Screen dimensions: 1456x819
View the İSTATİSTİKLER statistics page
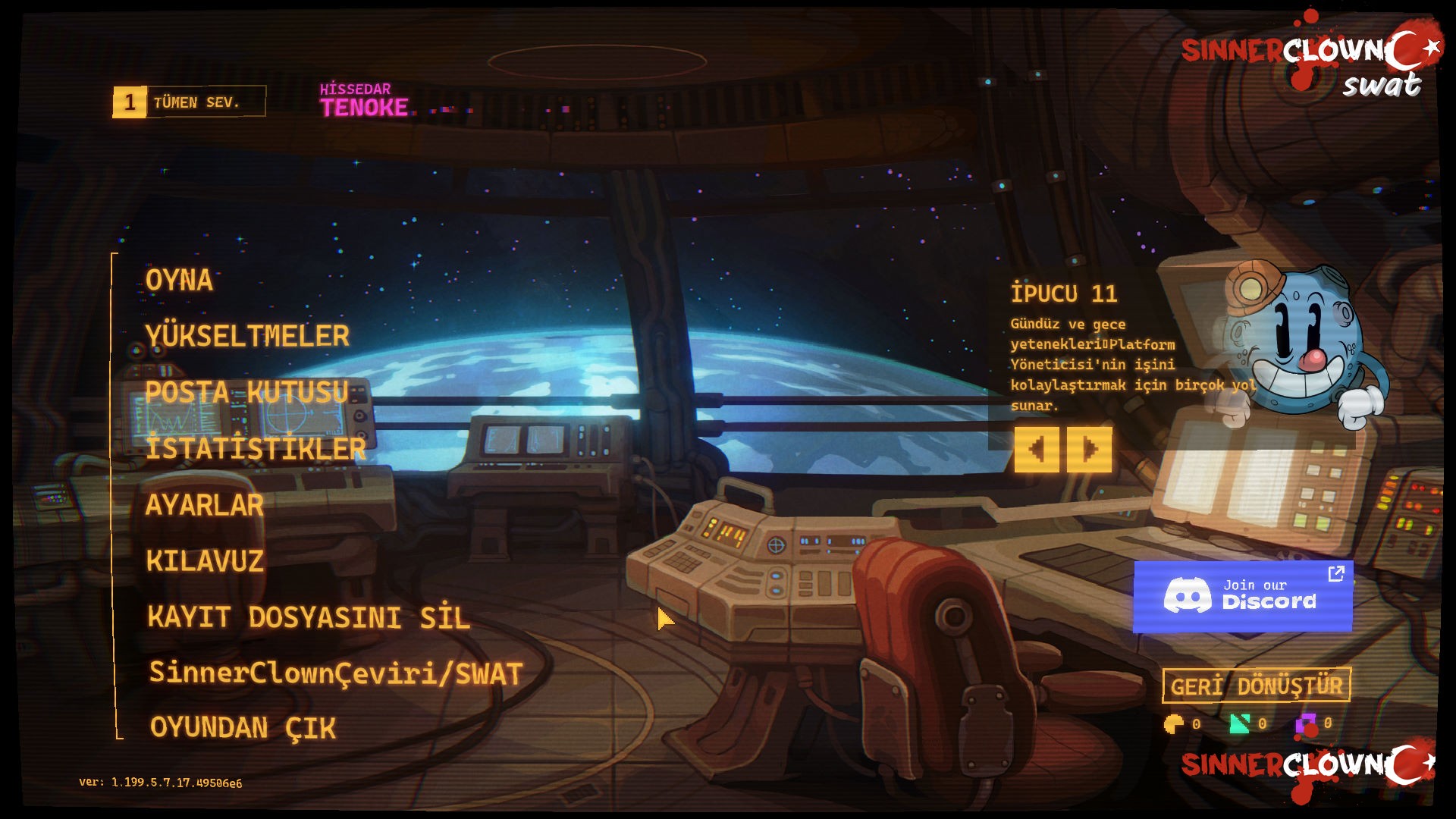tap(256, 448)
